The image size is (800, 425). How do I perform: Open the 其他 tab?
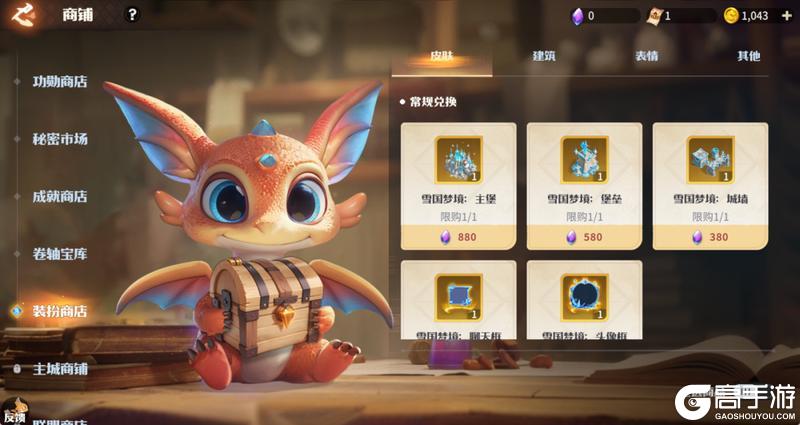click(x=748, y=56)
